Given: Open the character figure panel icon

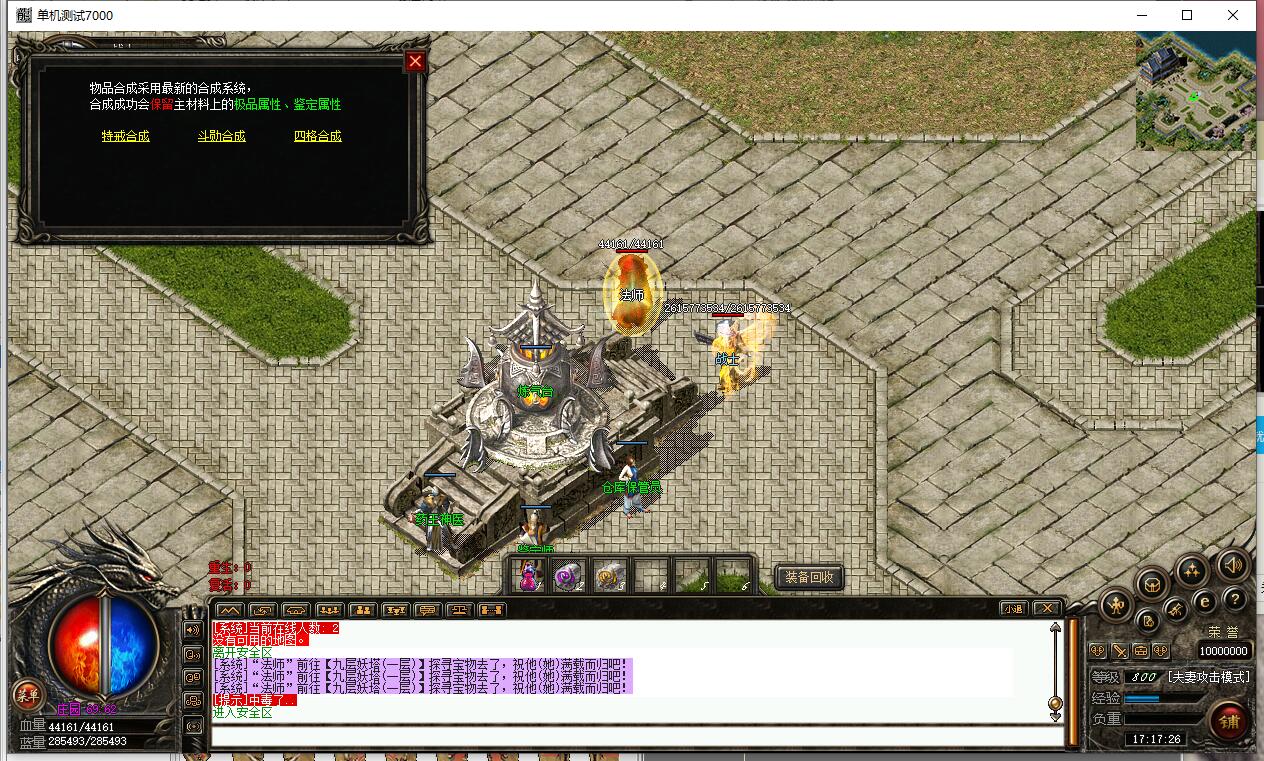Looking at the screenshot, I should coord(1117,604).
